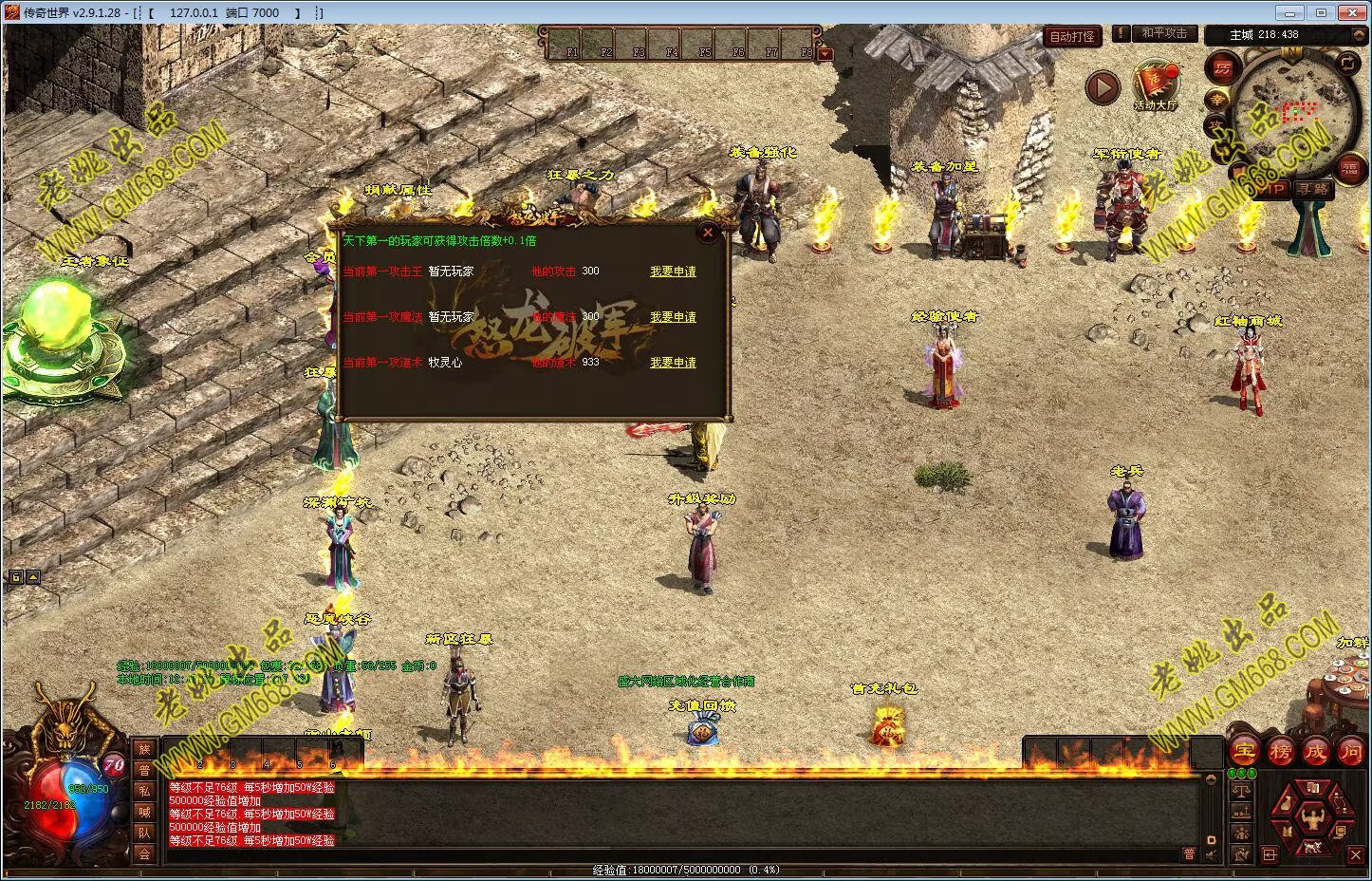
Task: Select the 喊 shout chat channel
Action: (144, 812)
